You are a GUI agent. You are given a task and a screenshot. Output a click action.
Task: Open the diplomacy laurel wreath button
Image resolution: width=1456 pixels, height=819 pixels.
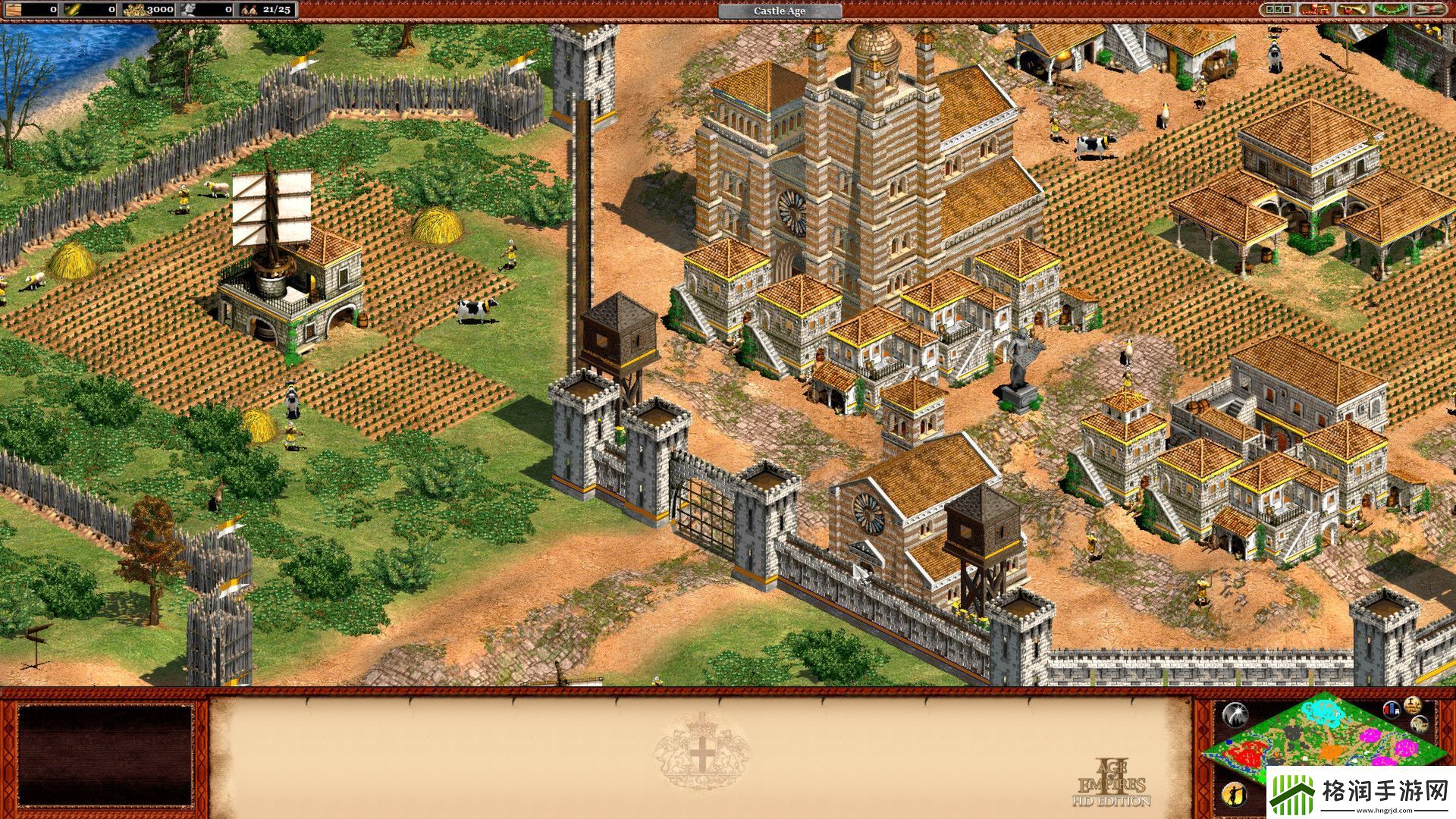1391,10
